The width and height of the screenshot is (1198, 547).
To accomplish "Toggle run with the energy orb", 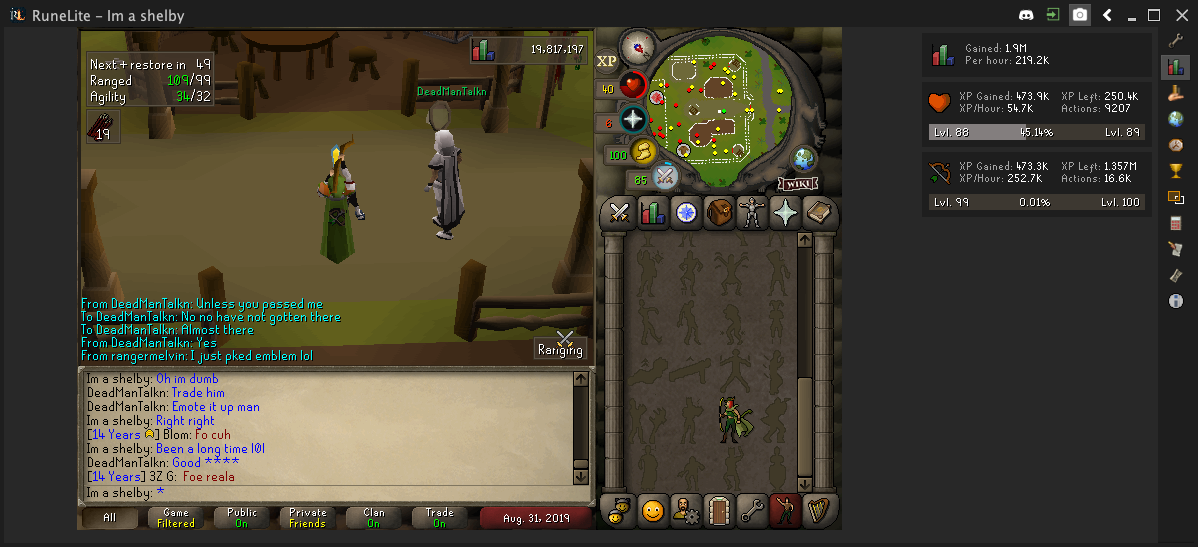I will (x=643, y=151).
